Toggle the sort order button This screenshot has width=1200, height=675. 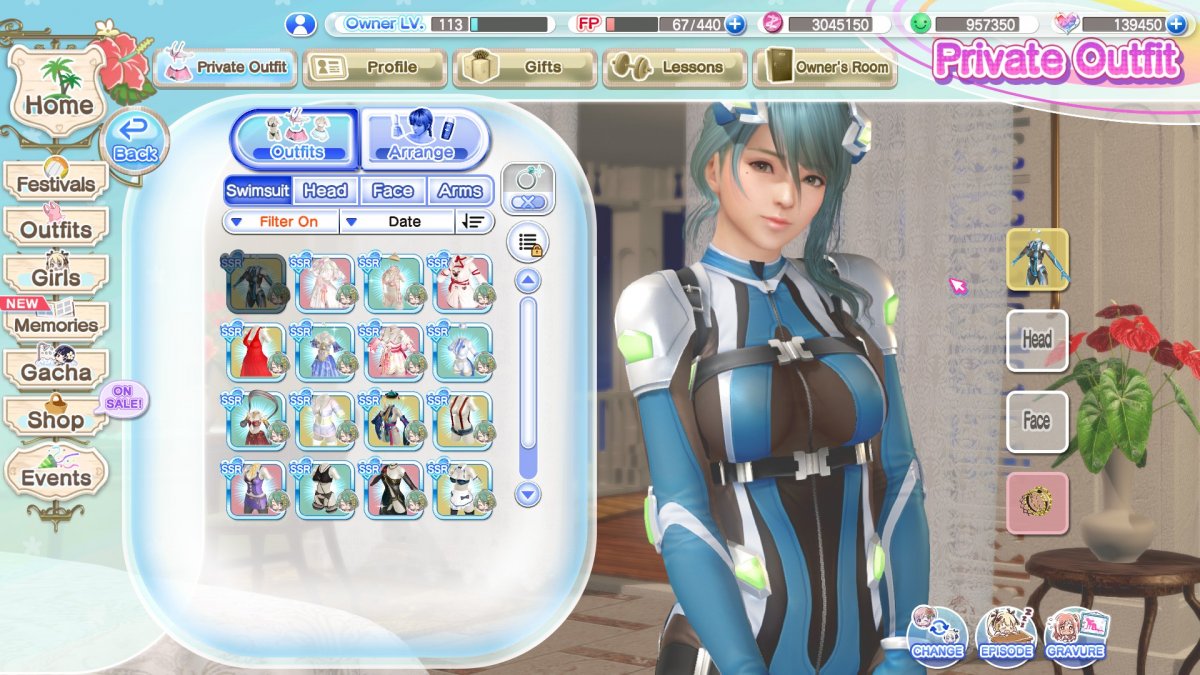pyautogui.click(x=473, y=221)
